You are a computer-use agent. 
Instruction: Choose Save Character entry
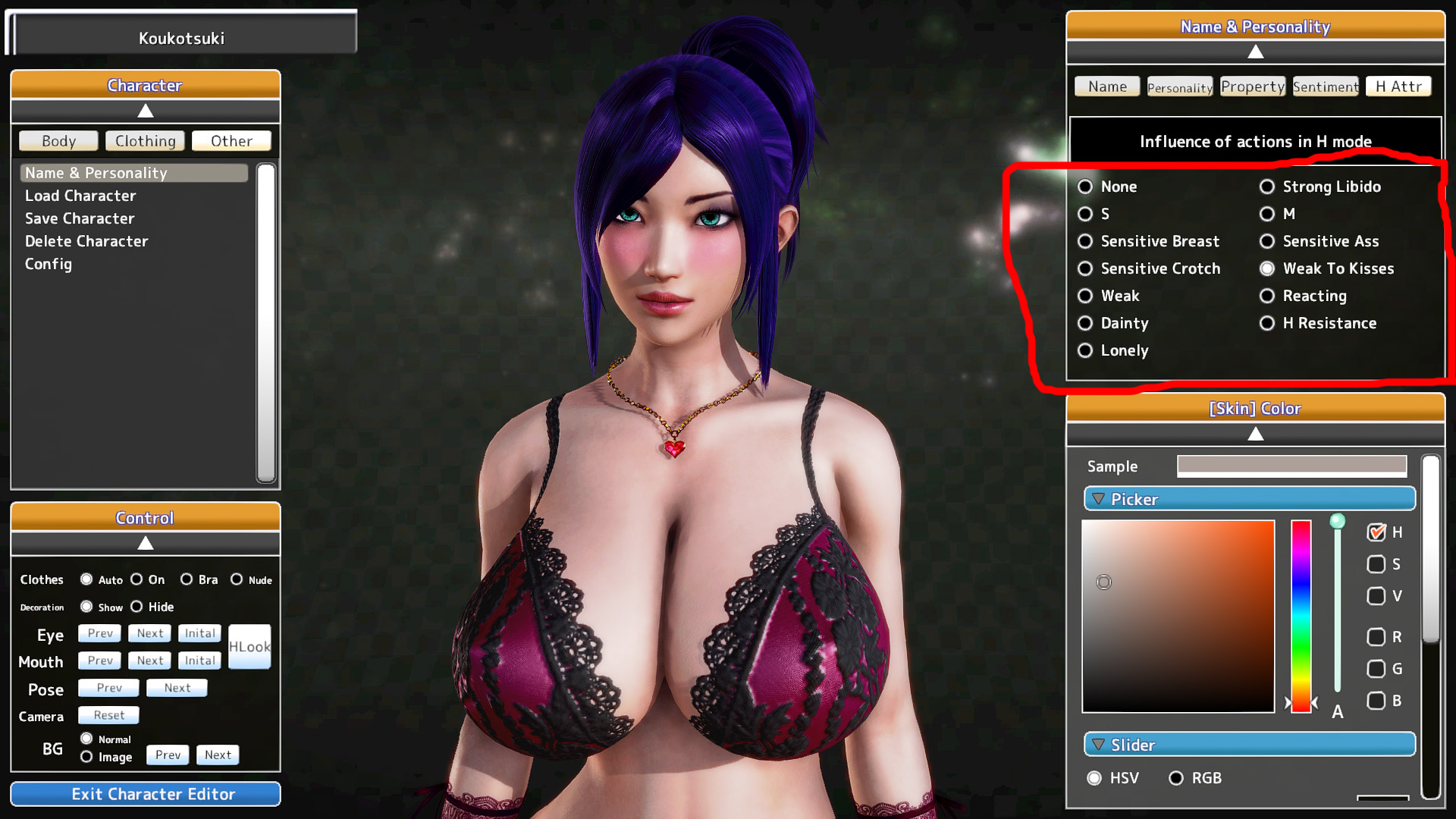click(80, 218)
